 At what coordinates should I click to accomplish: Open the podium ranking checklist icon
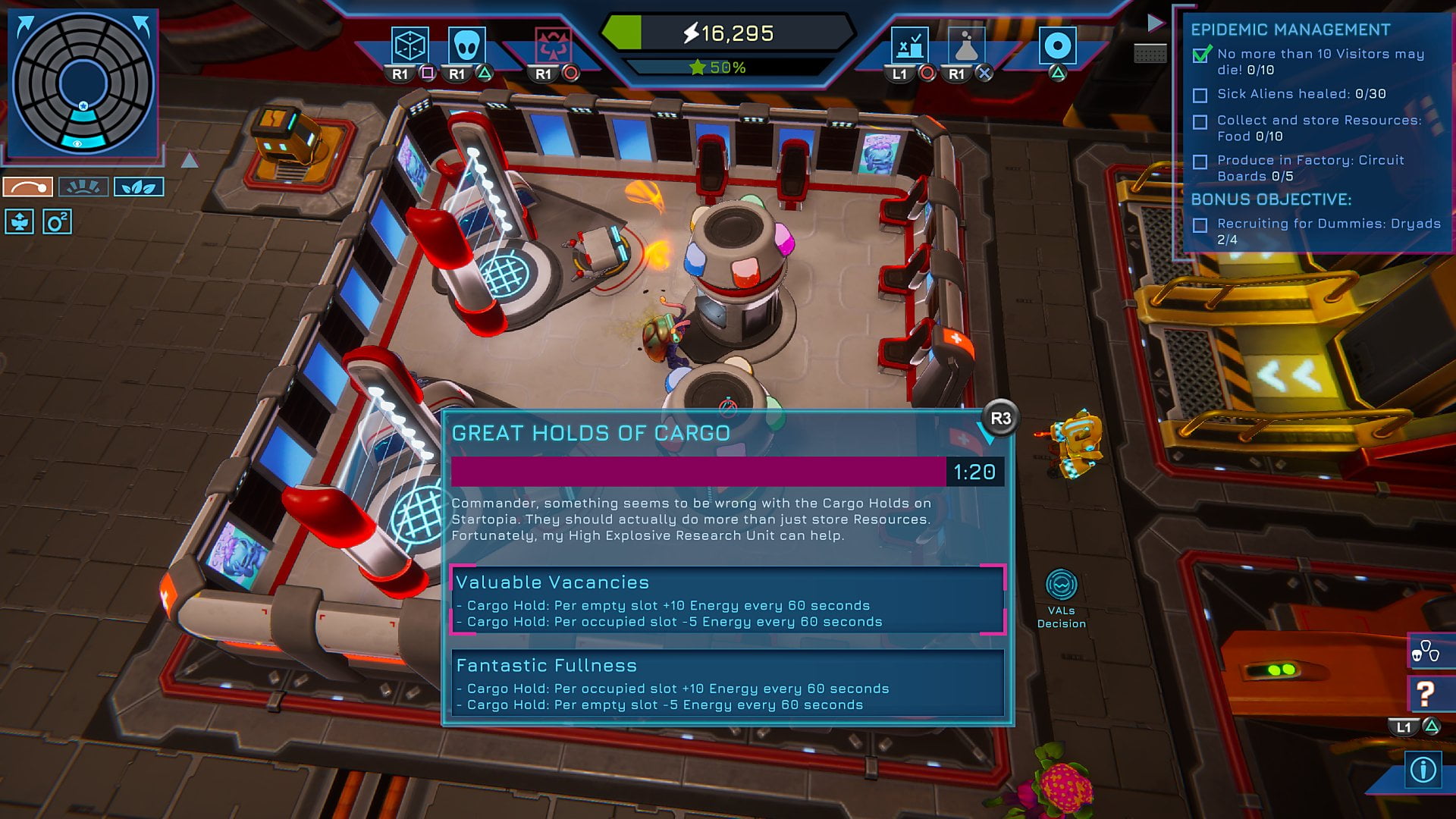(x=909, y=45)
